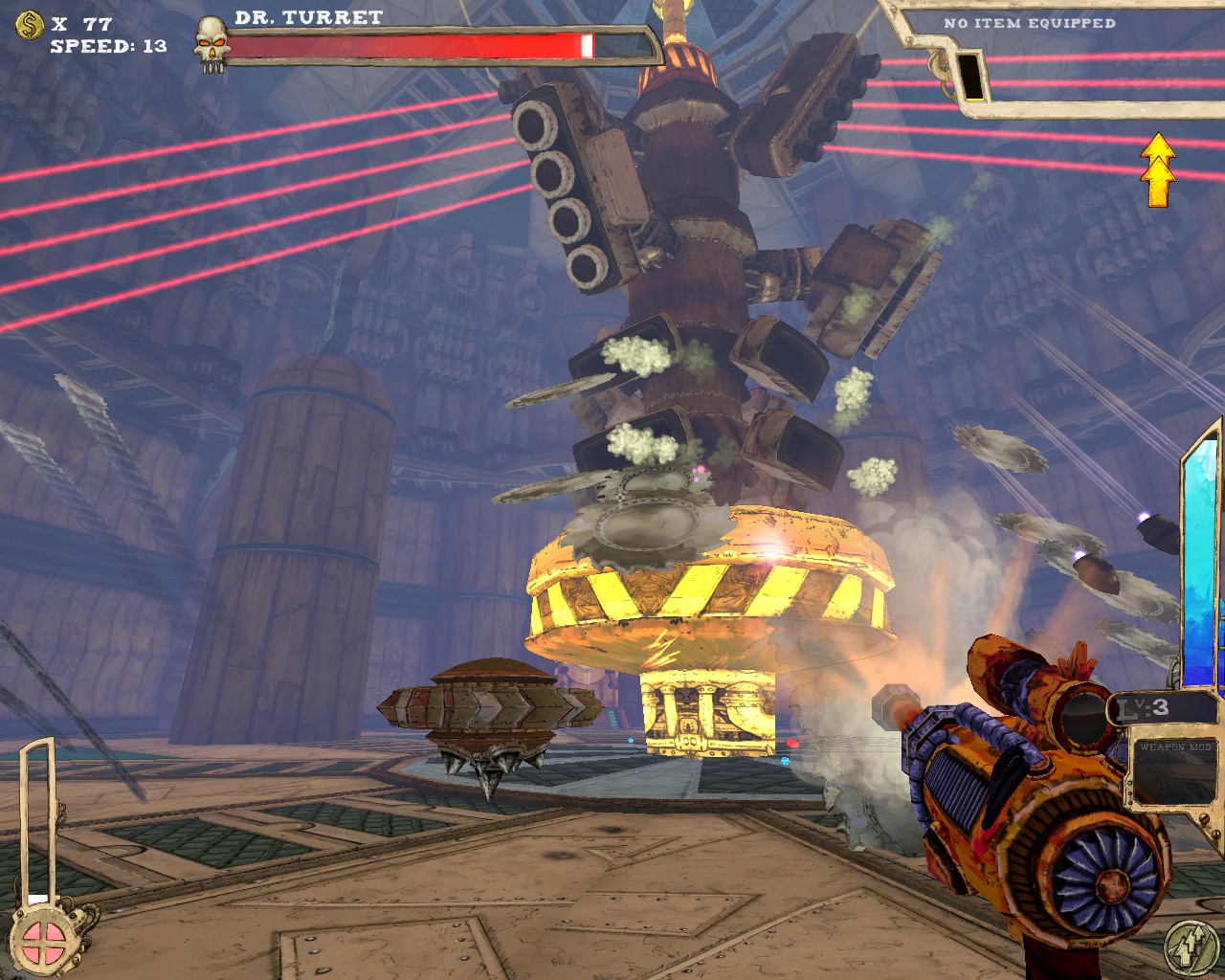Select the yellow double-arrow upgrade icon
Viewport: 1225px width, 980px height.
click(x=1159, y=170)
